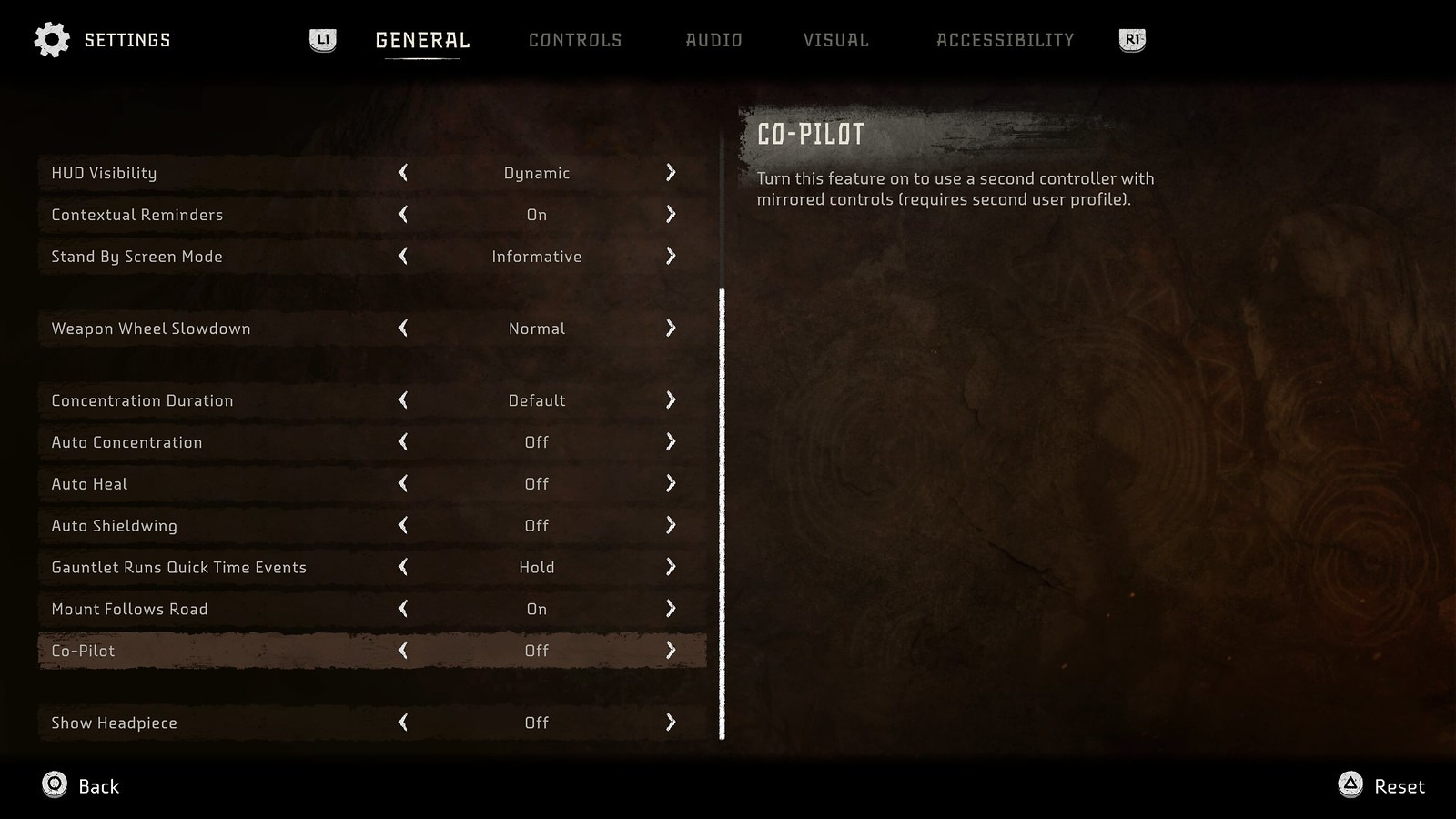Toggle Auto Shieldwing with its right arrow
The width and height of the screenshot is (1456, 819).
tap(671, 526)
